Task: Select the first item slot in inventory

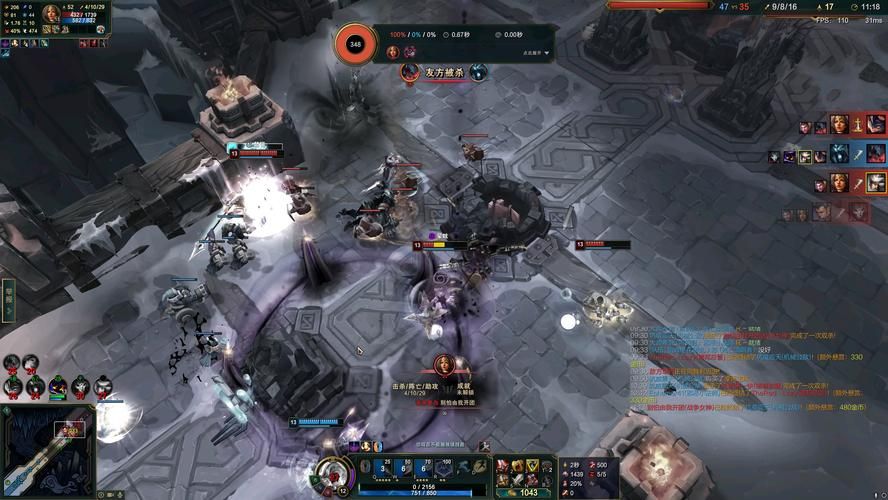Action: (503, 465)
